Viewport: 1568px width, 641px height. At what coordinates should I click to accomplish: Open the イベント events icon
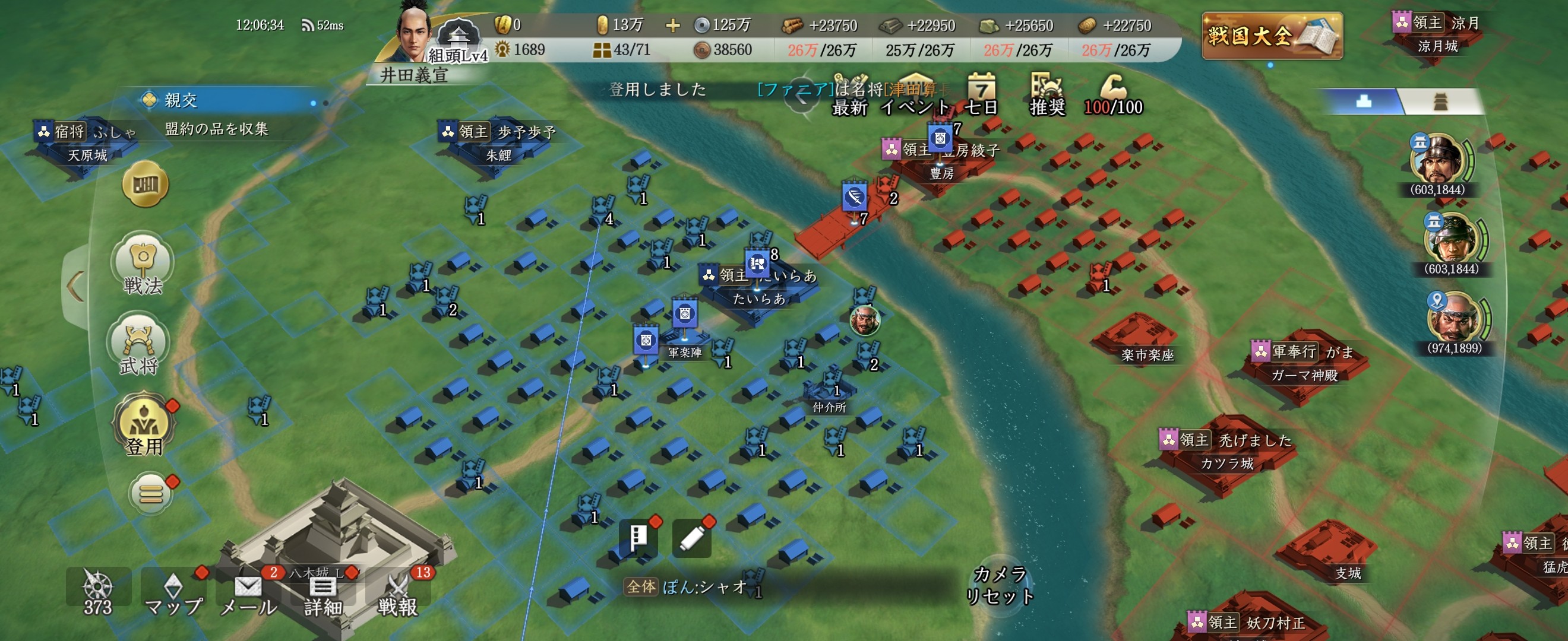(x=915, y=94)
